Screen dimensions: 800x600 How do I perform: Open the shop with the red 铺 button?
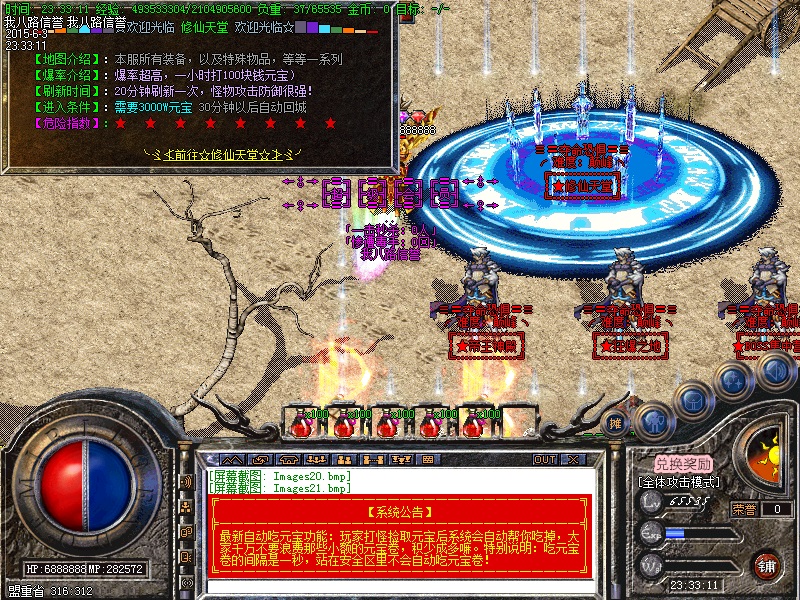767,565
